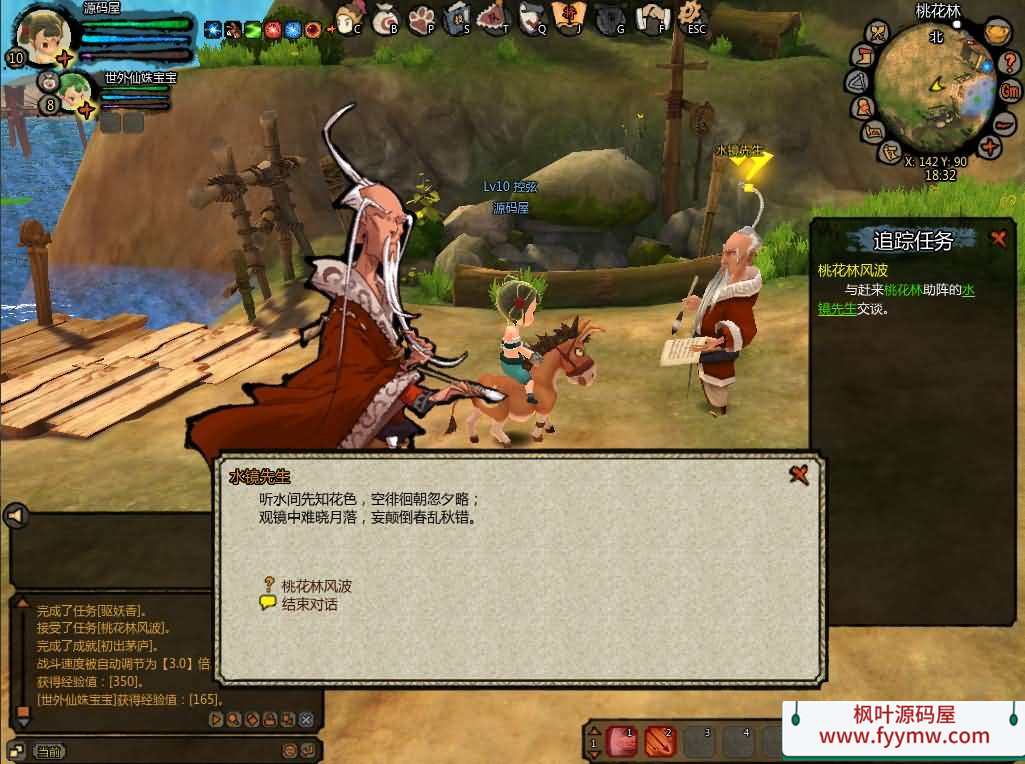This screenshot has width=1025, height=764.
Task: Open the GM button beside the minimap
Action: point(1011,91)
